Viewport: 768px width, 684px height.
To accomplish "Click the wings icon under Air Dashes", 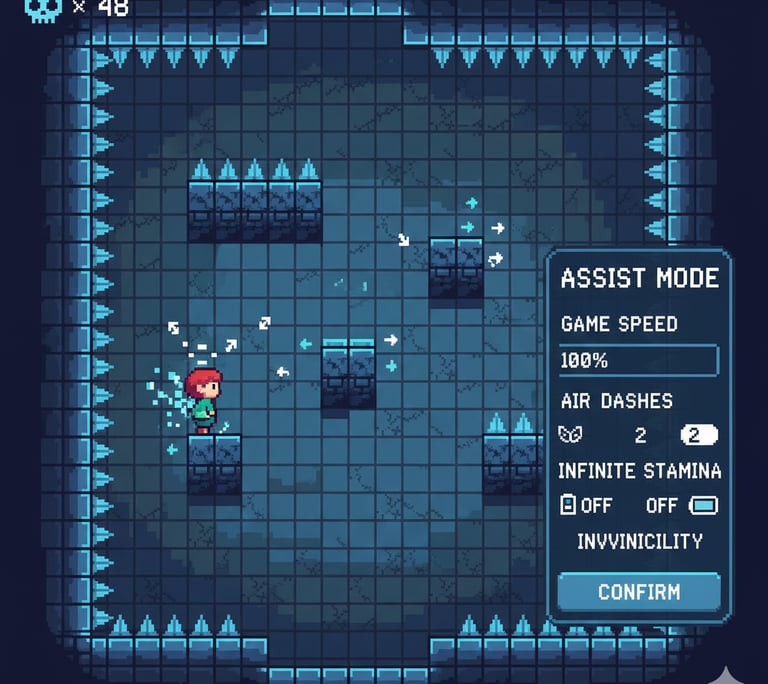I will [569, 435].
